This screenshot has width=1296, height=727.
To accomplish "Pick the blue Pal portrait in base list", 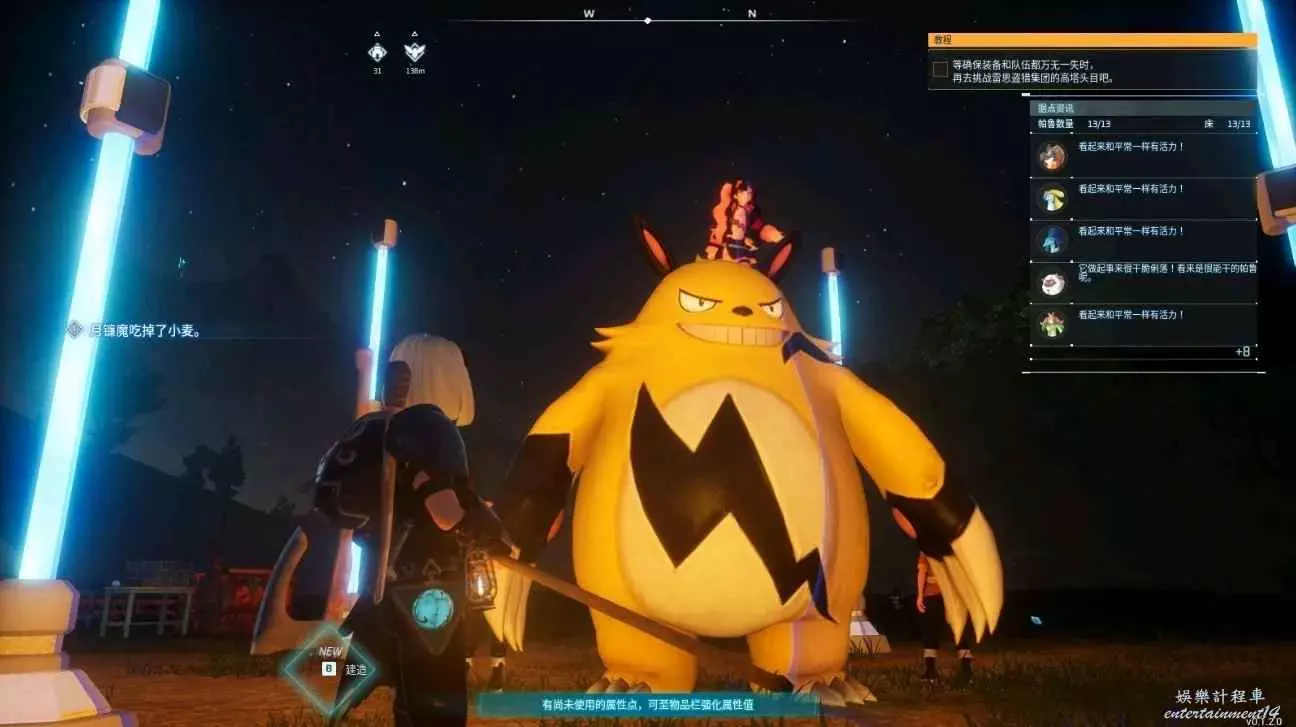I will click(1051, 240).
